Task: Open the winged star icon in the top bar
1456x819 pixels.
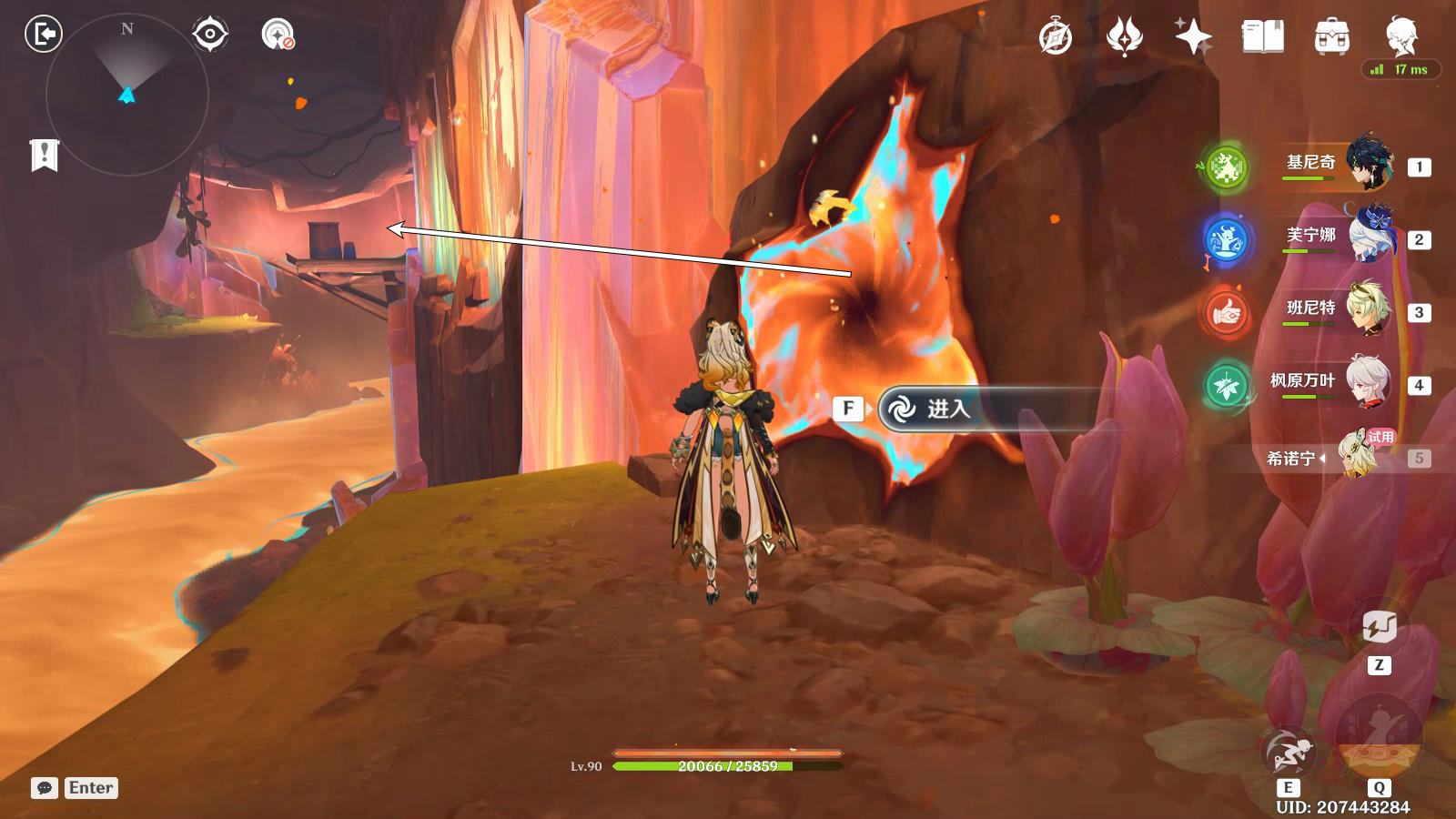Action: (1125, 37)
